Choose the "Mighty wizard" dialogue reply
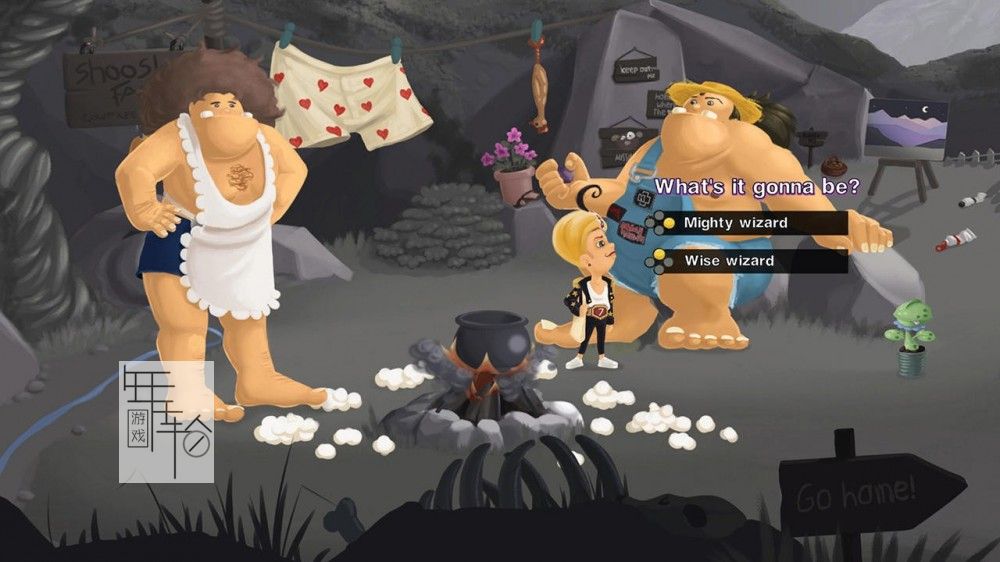1000x562 pixels. point(736,223)
